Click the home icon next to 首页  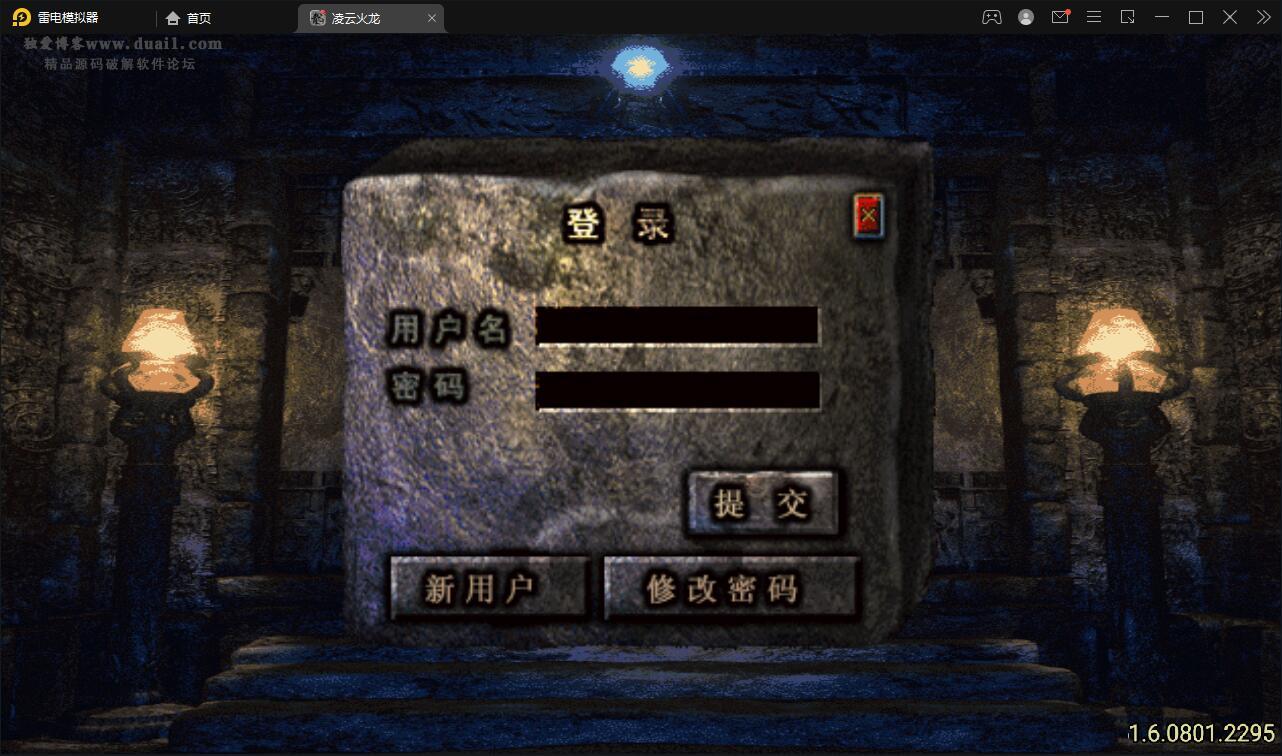tap(172, 17)
